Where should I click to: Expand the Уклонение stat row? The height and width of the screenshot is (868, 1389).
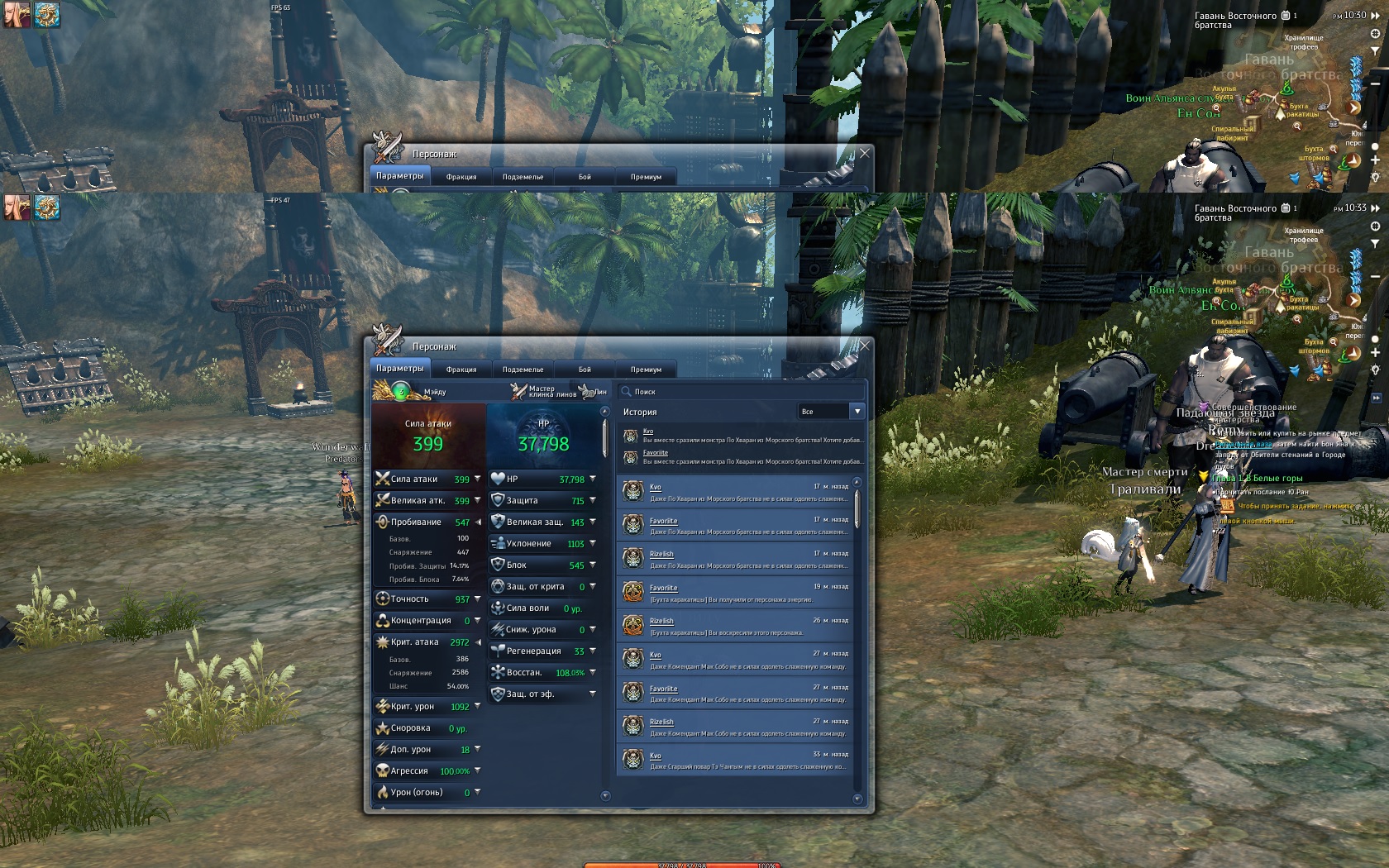click(x=593, y=543)
